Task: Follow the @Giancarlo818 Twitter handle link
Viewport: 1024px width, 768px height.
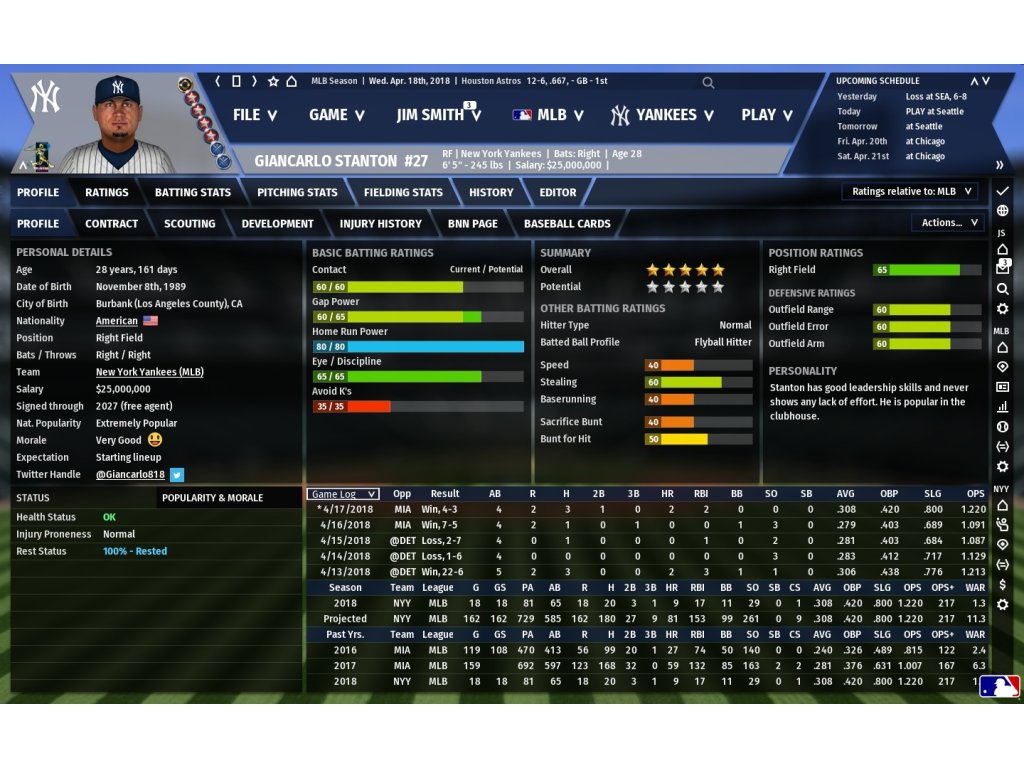Action: (130, 475)
